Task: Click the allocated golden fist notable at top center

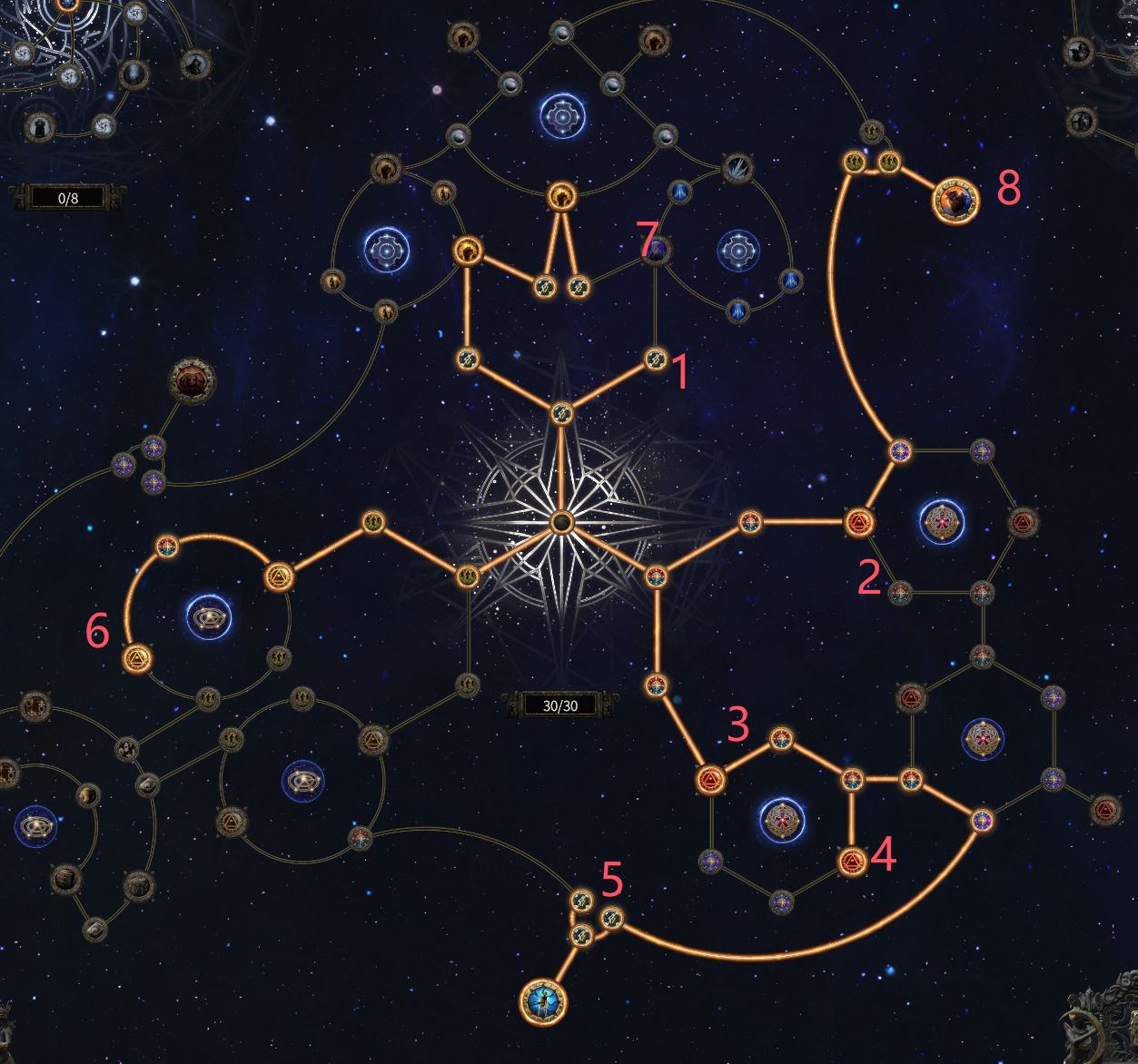Action: pyautogui.click(x=562, y=195)
